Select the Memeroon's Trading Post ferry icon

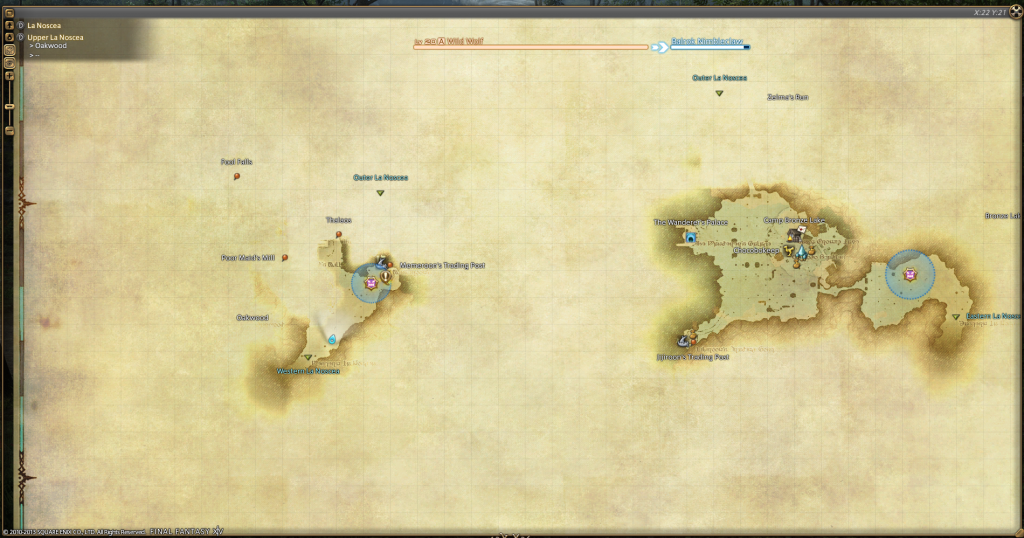(x=381, y=262)
